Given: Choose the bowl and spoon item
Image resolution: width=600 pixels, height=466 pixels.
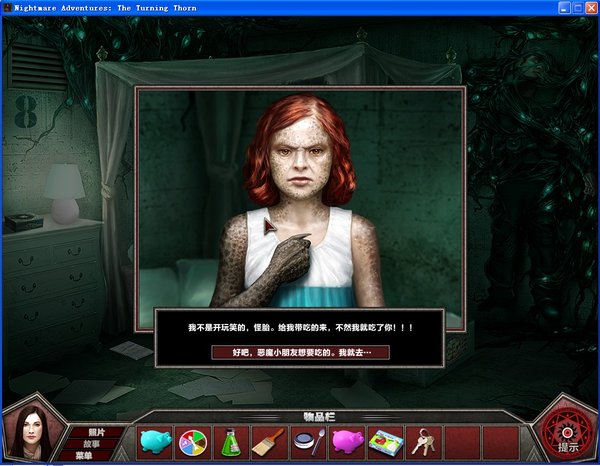Looking at the screenshot, I should (308, 442).
